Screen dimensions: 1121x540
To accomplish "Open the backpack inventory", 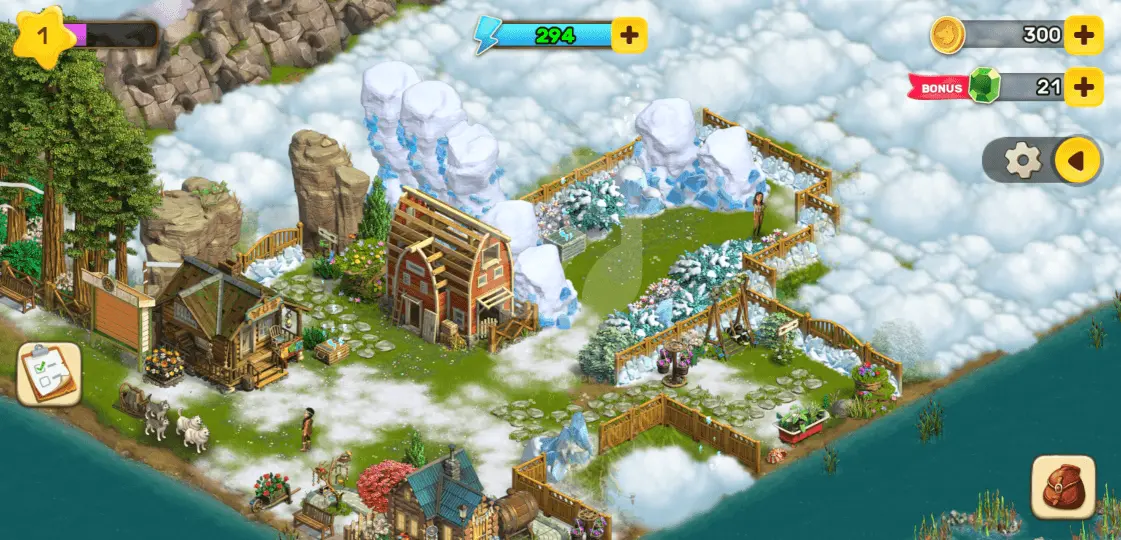I will click(x=1063, y=487).
